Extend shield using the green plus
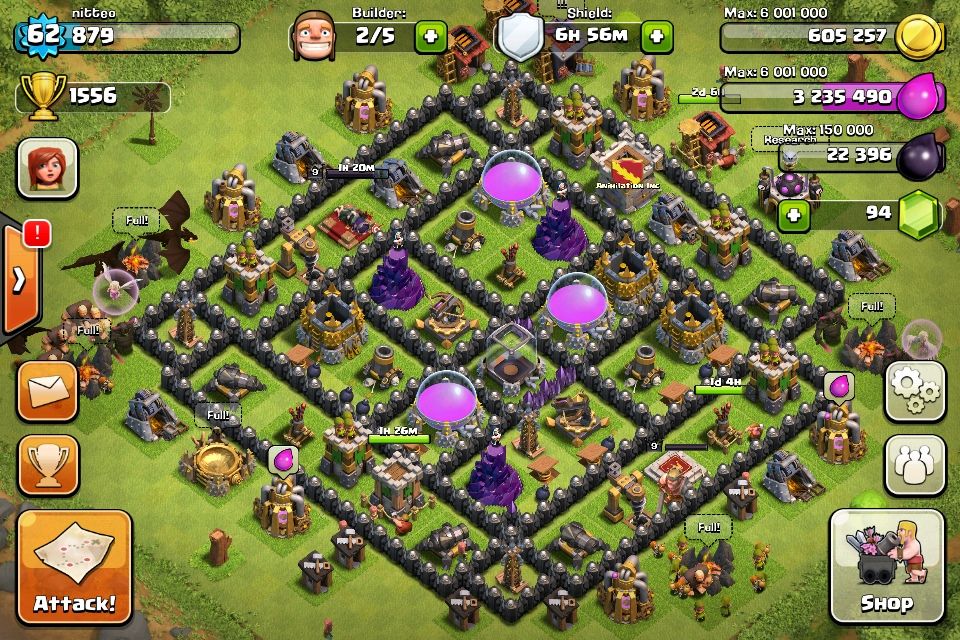Viewport: 960px width, 640px height. pyautogui.click(x=656, y=37)
